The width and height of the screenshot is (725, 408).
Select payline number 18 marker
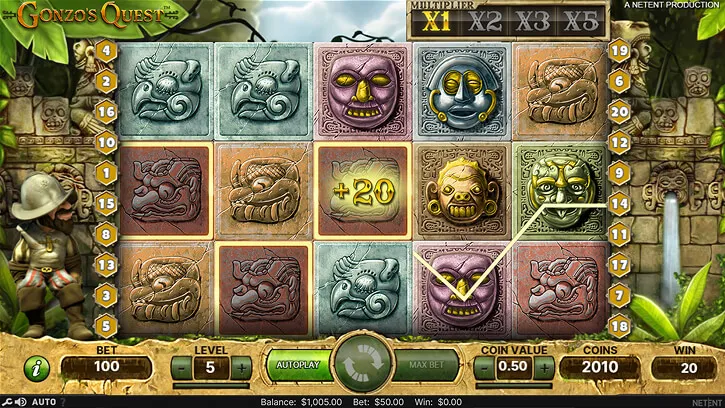click(x=620, y=324)
